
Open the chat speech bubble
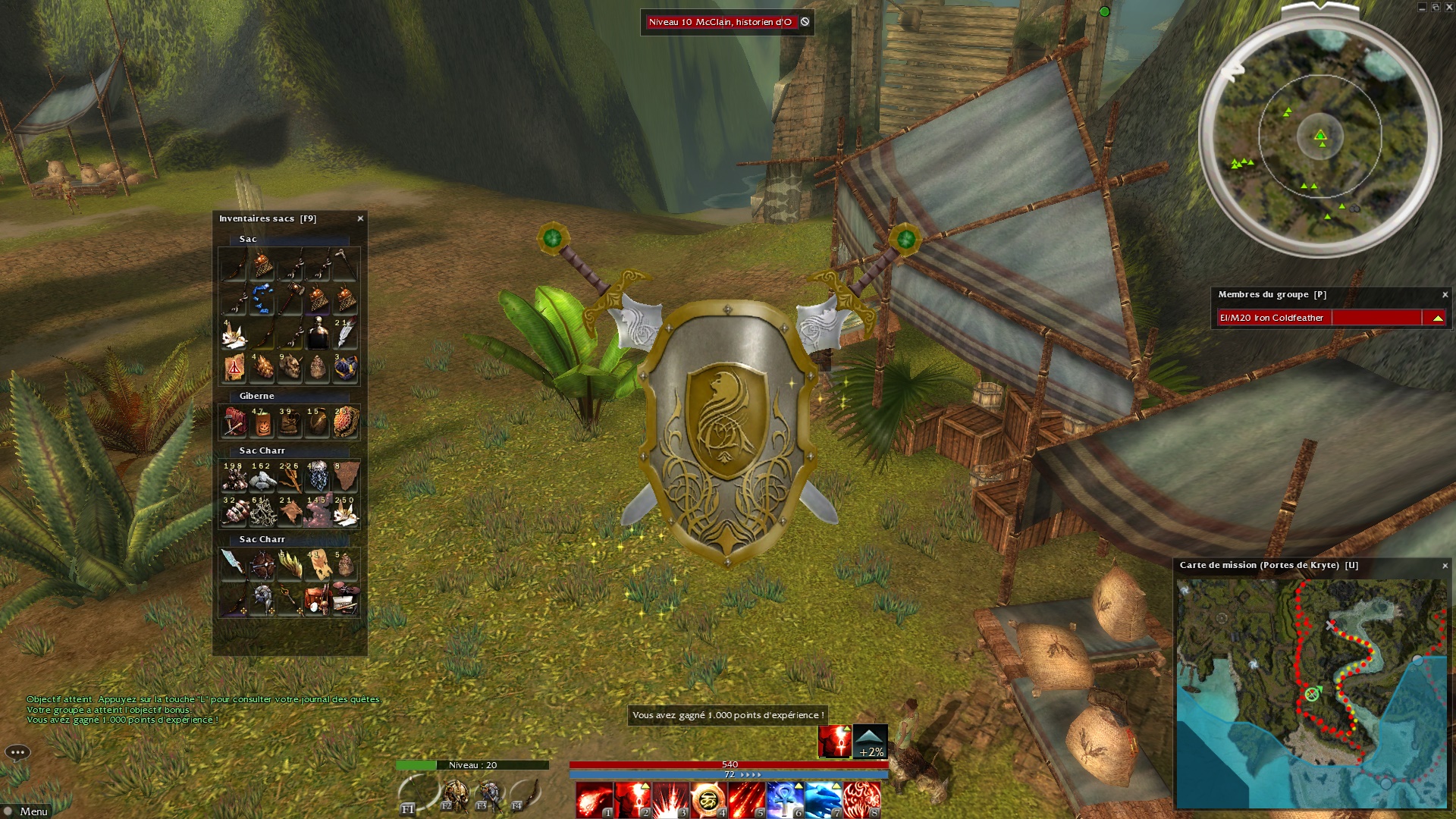point(17,752)
